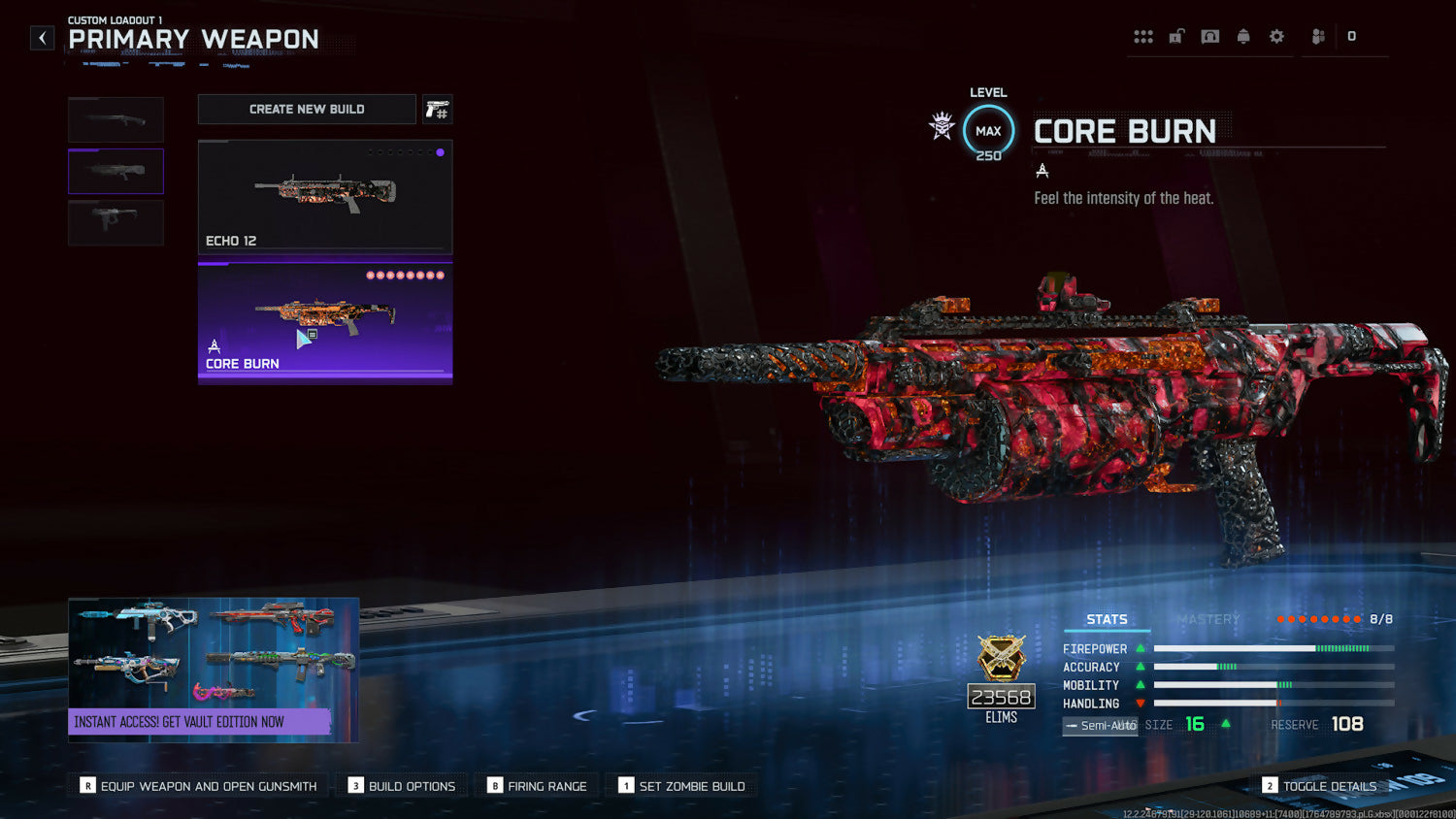Screen dimensions: 1456x819
Task: Click Create New Build
Action: tap(307, 110)
